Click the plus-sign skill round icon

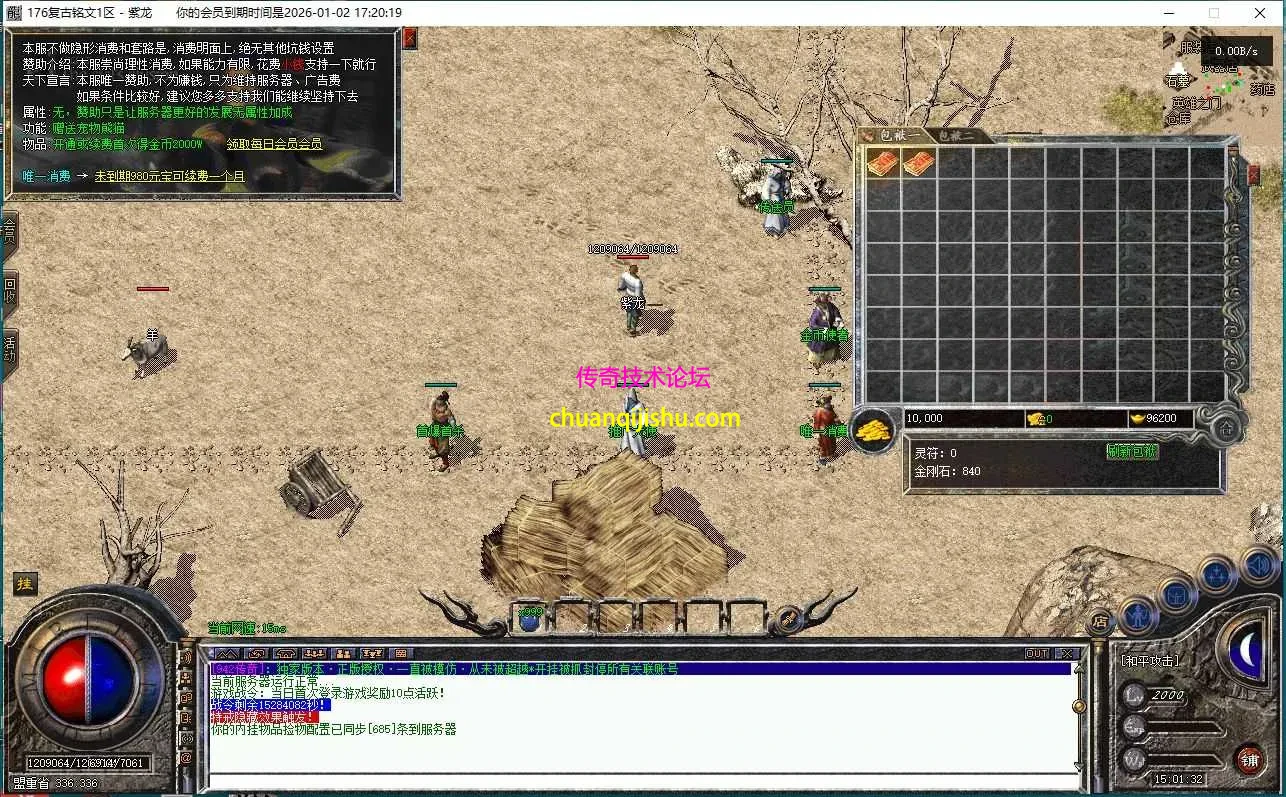tap(1217, 573)
